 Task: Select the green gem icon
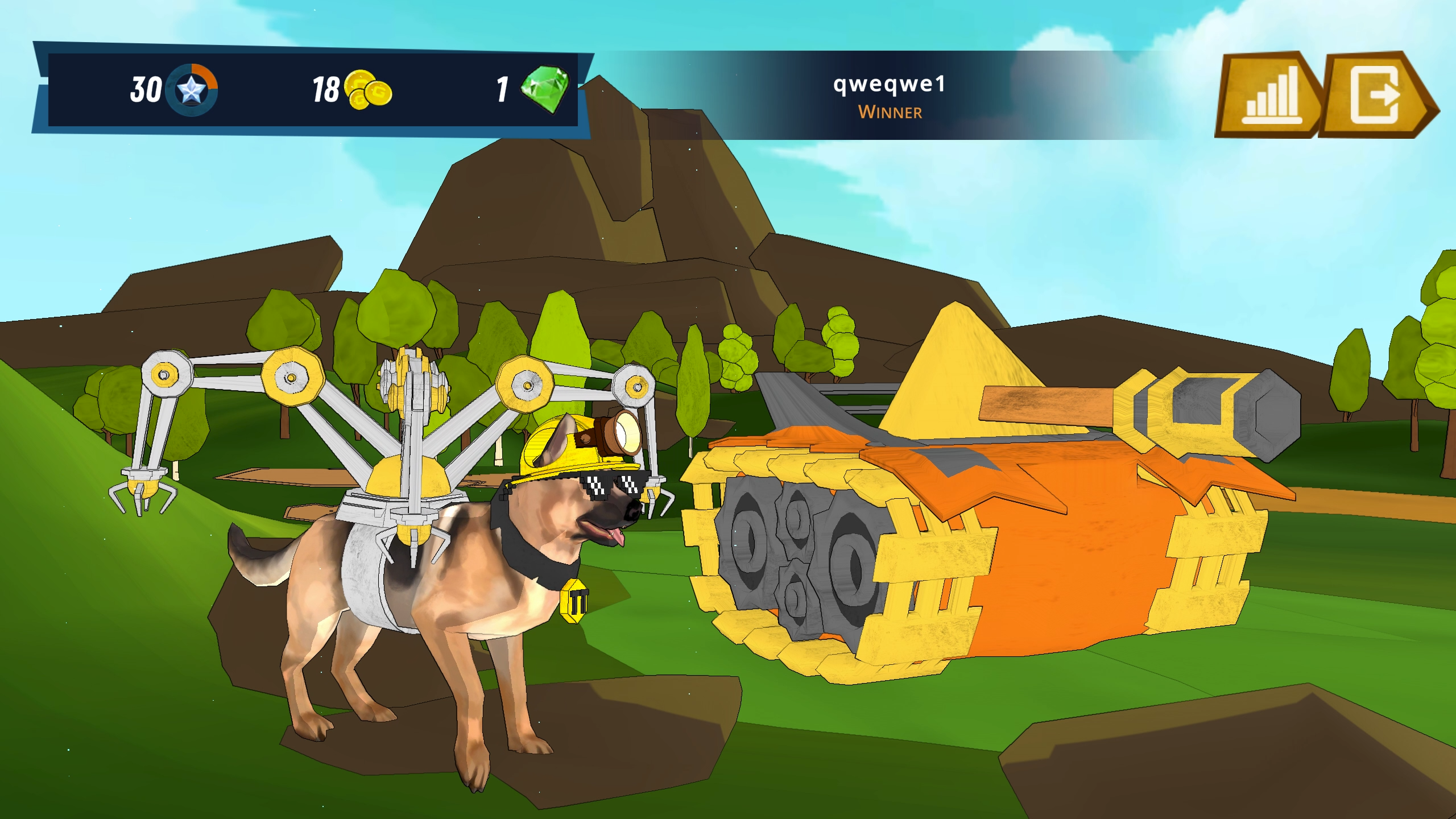[544, 89]
